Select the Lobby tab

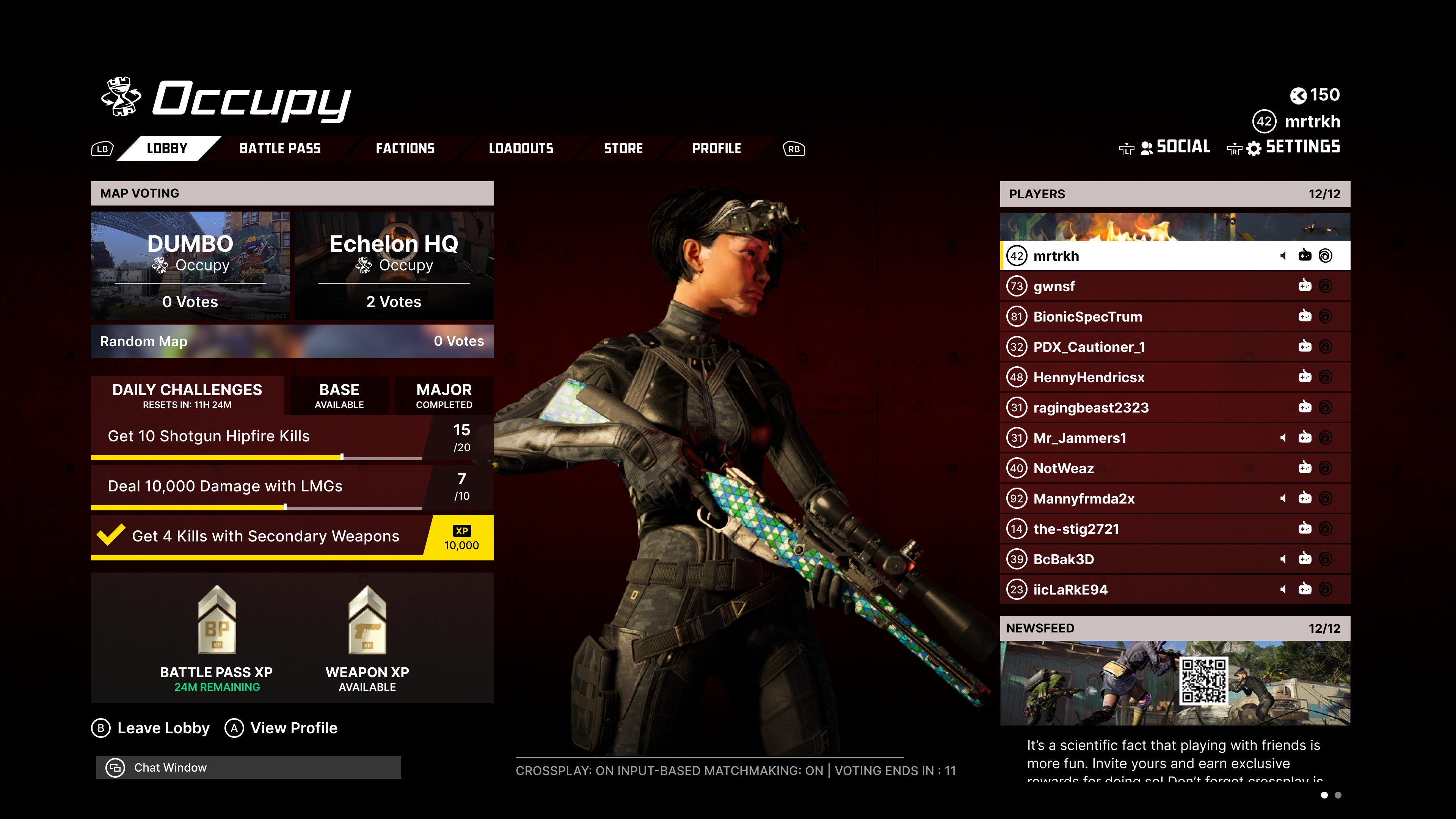click(167, 149)
